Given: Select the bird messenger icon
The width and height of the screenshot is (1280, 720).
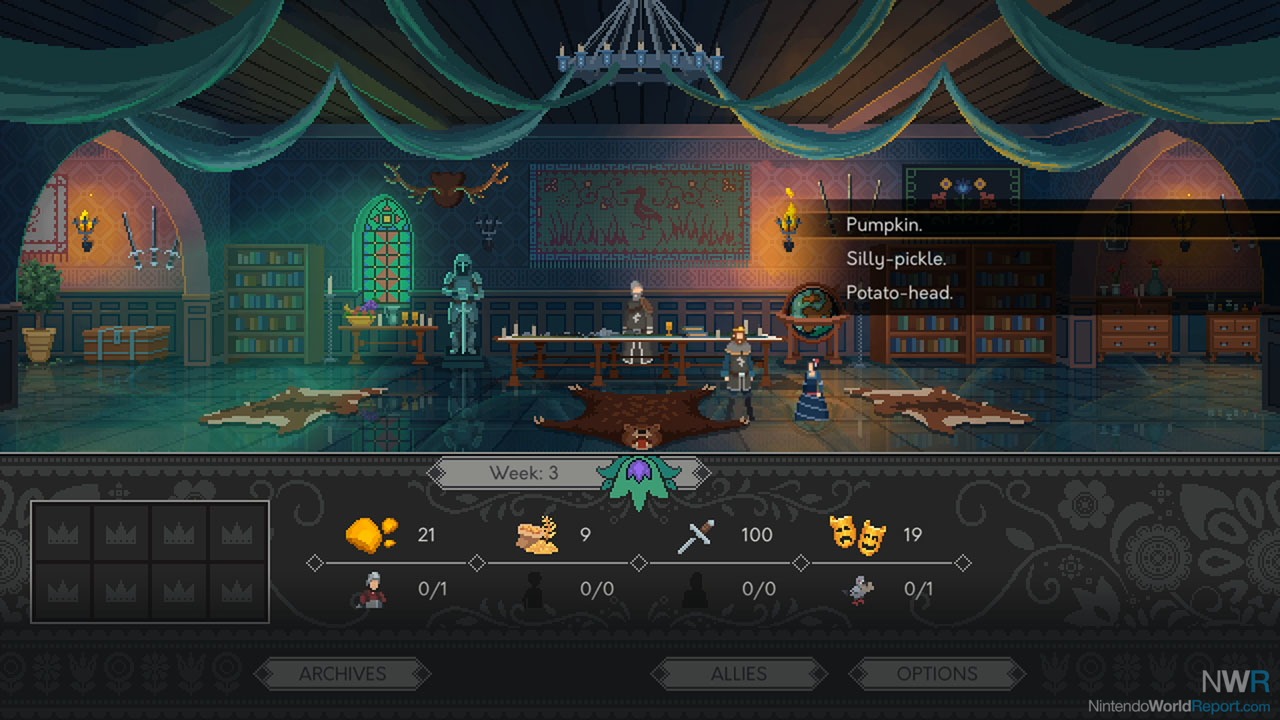Looking at the screenshot, I should click(859, 590).
